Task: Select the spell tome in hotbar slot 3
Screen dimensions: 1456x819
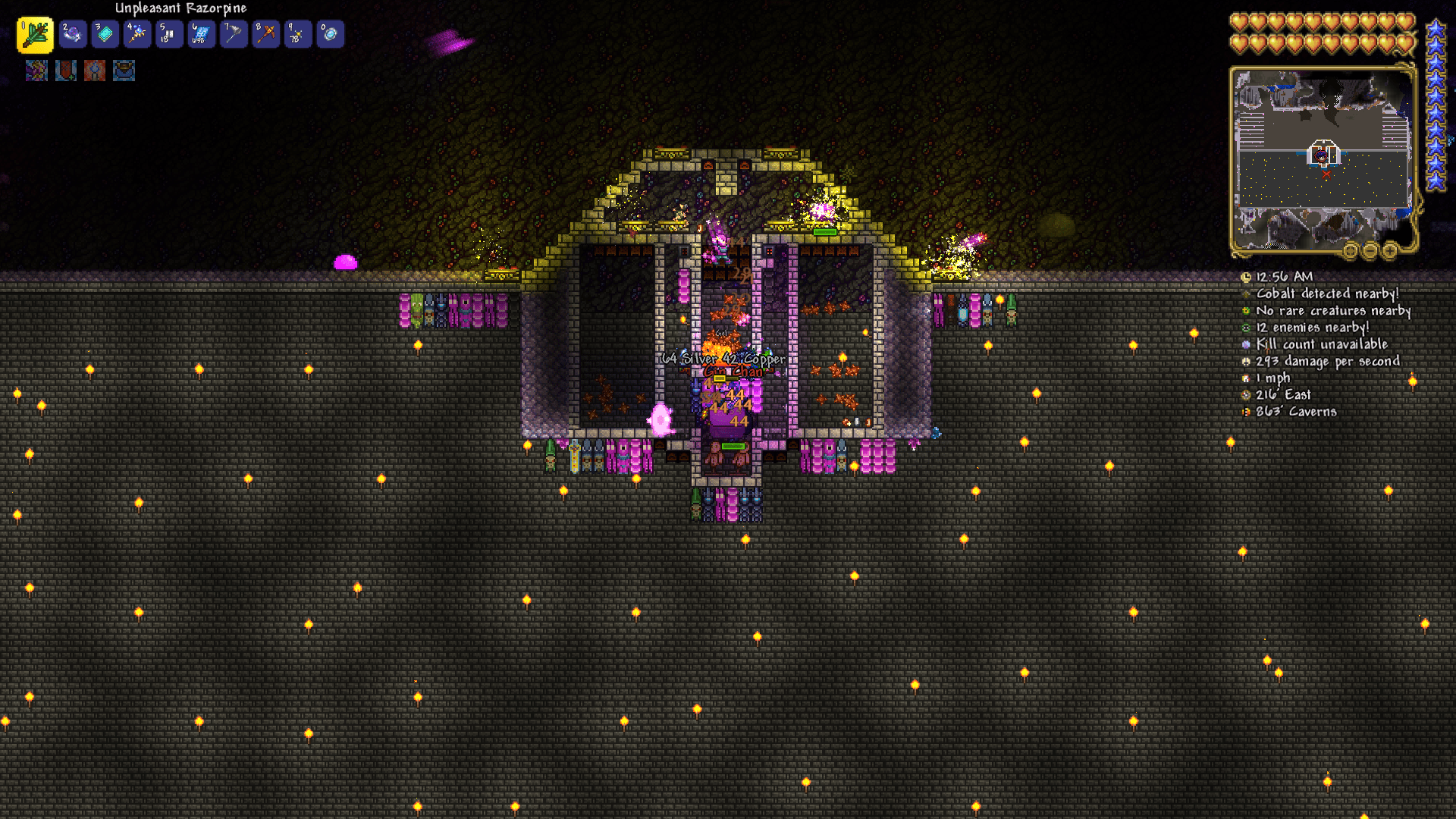Action: click(105, 33)
